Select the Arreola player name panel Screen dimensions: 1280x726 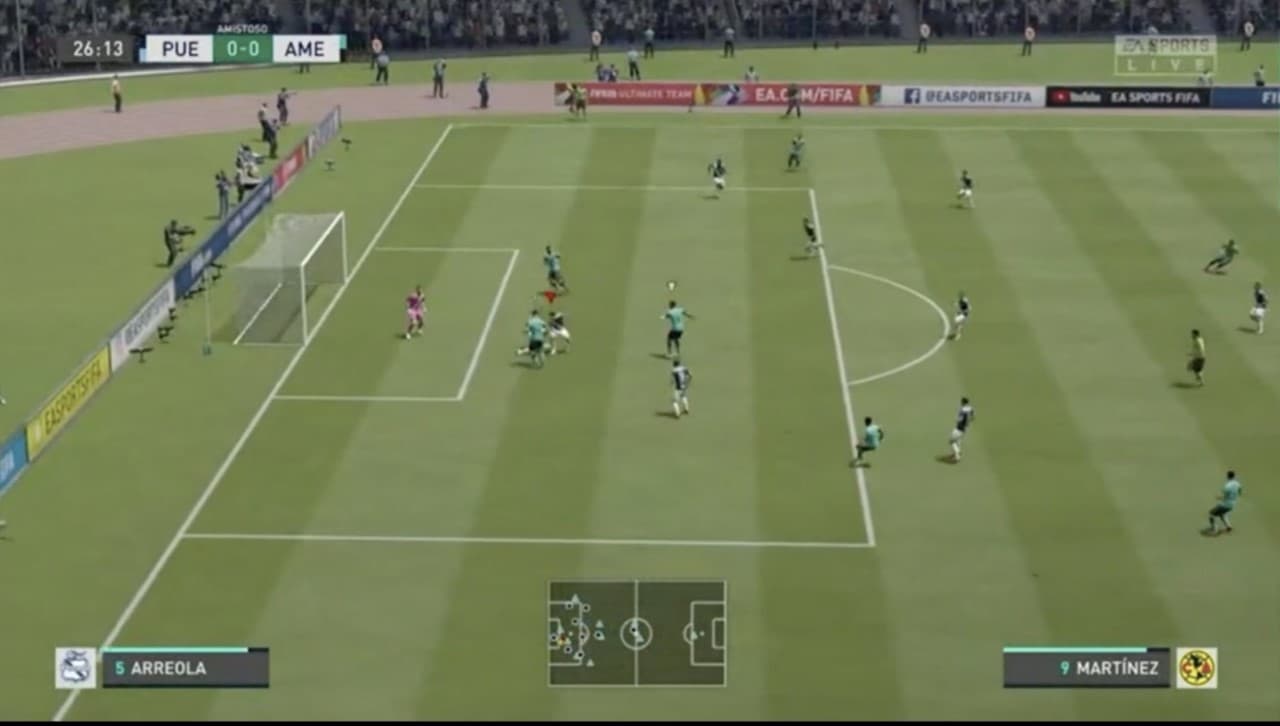point(185,668)
